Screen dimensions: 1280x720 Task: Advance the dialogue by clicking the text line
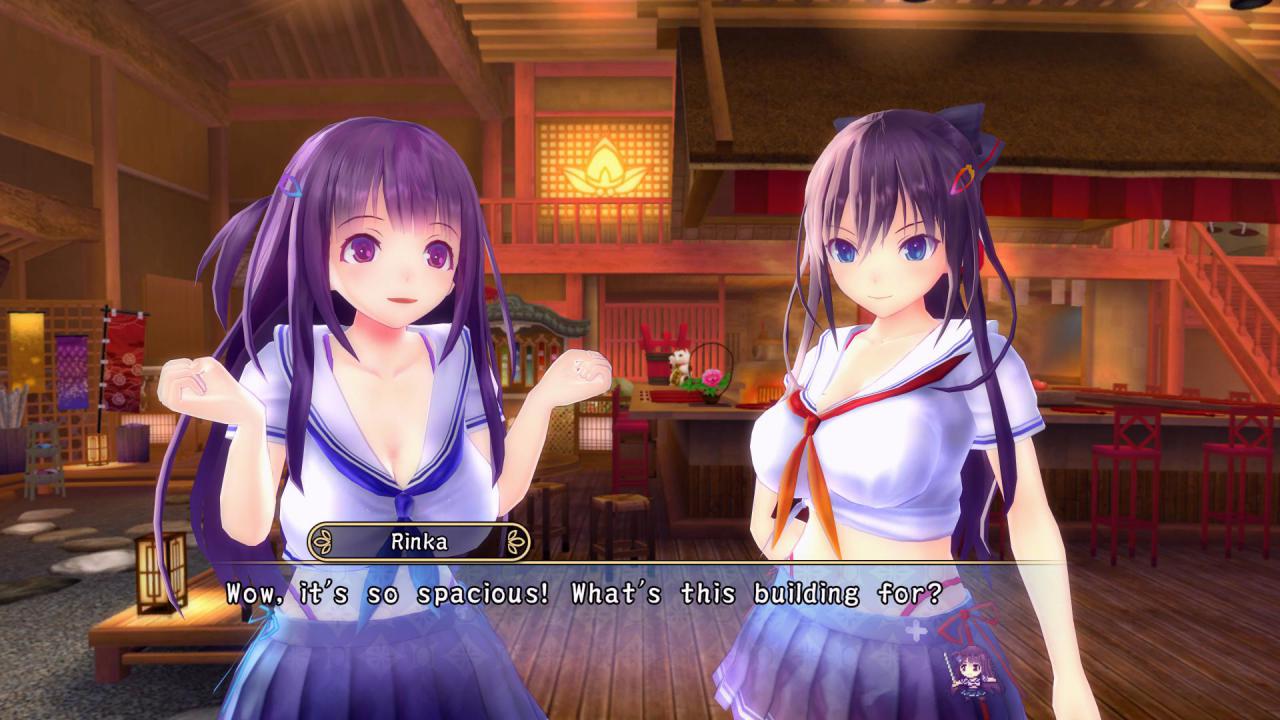[584, 594]
